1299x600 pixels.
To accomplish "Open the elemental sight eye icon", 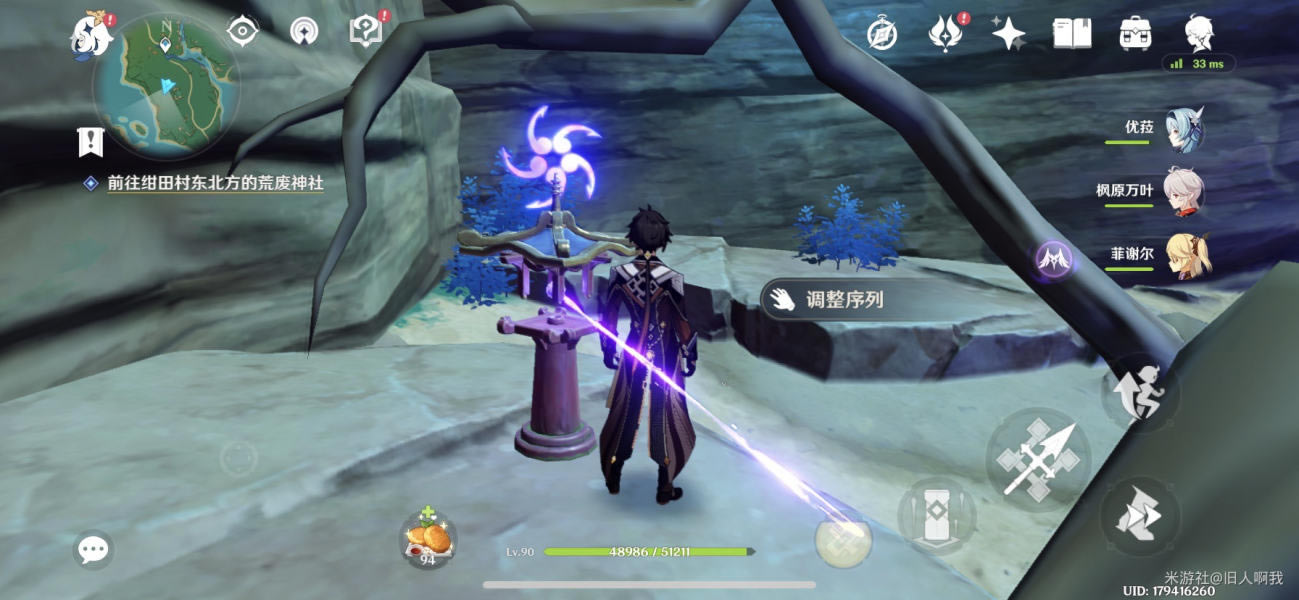I will tap(242, 31).
